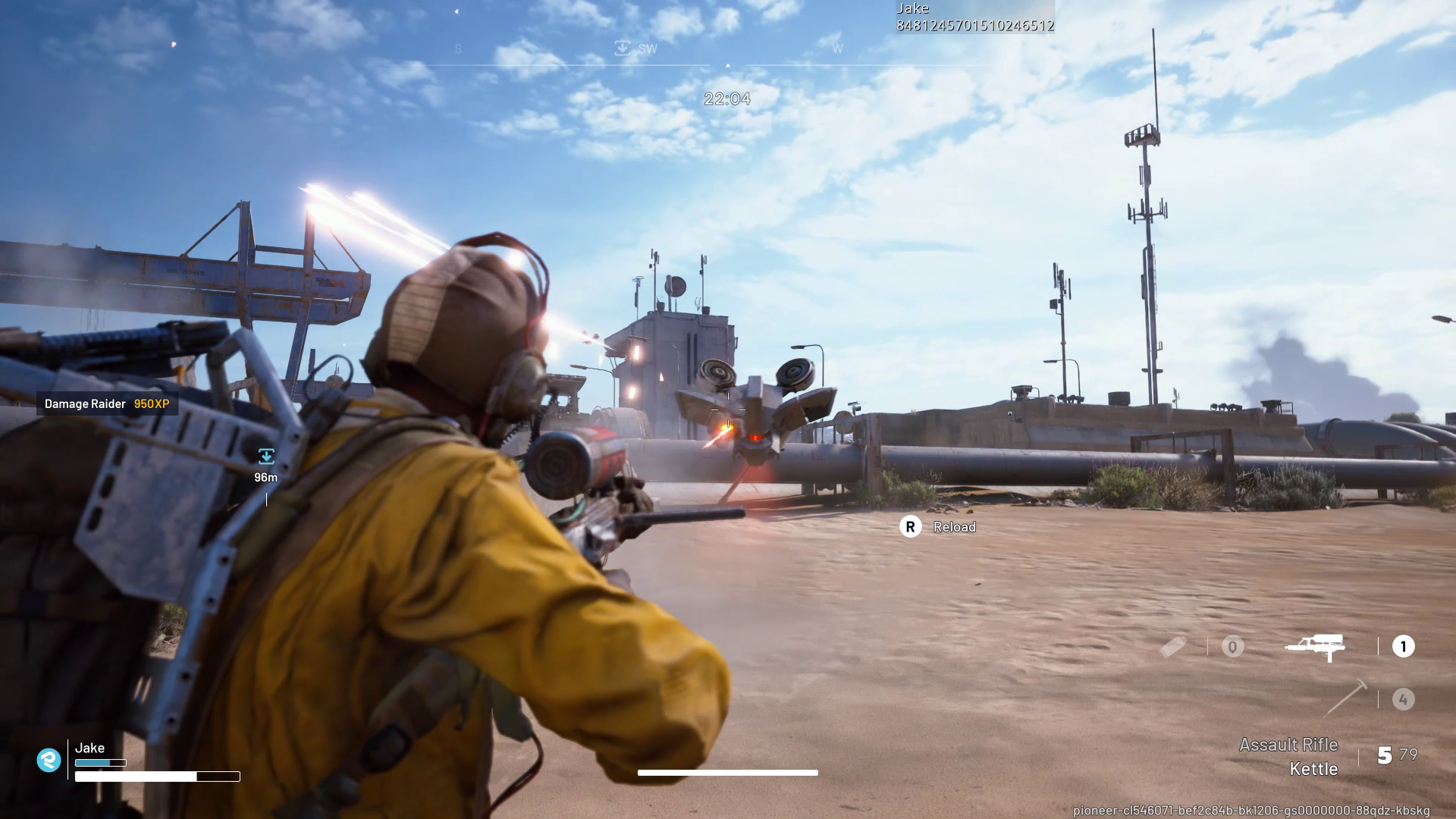1456x819 pixels.
Task: Toggle the slot 4 hotkey circle
Action: click(x=1404, y=698)
